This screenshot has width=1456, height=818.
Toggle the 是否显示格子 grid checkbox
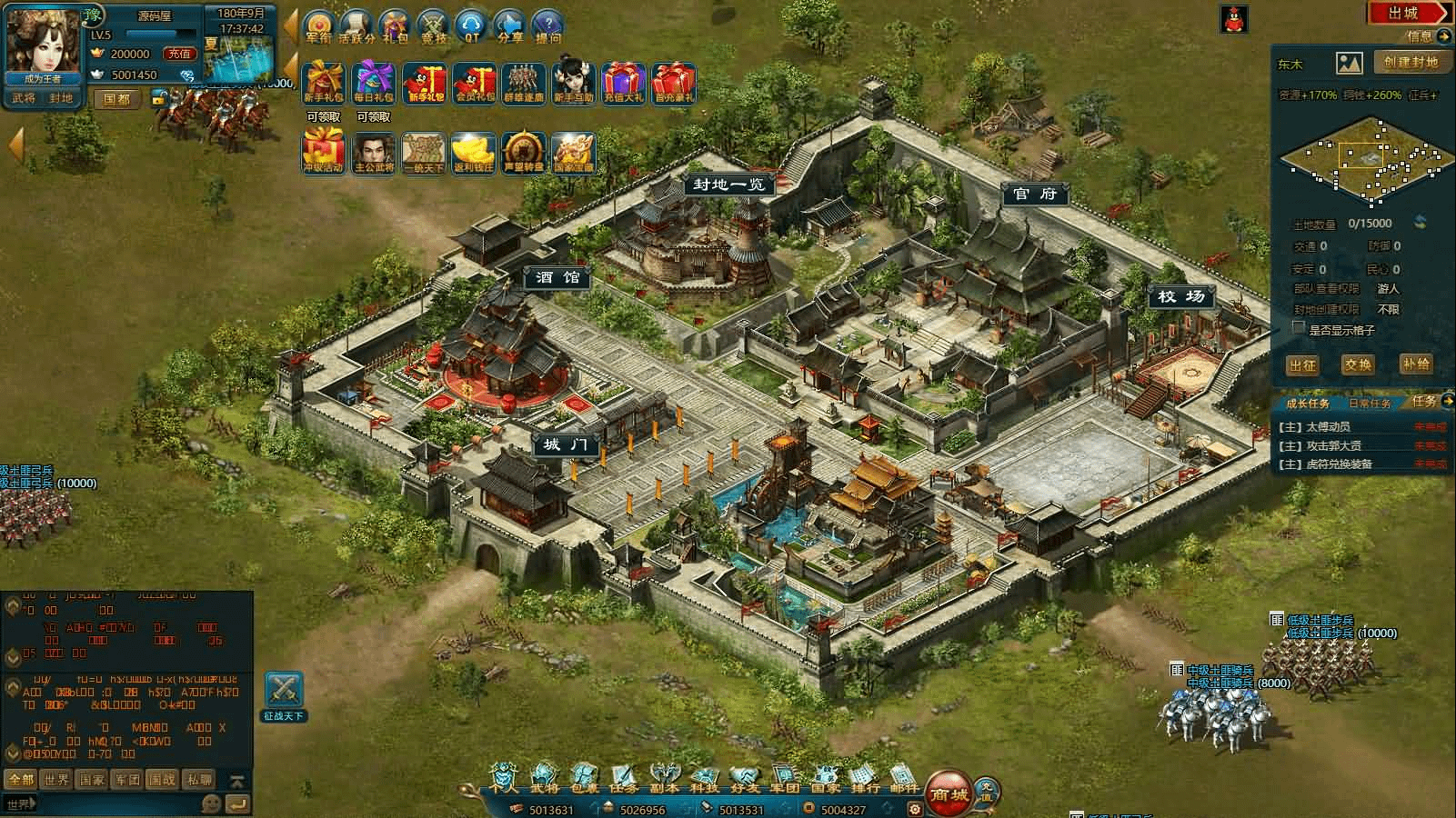coord(1299,329)
